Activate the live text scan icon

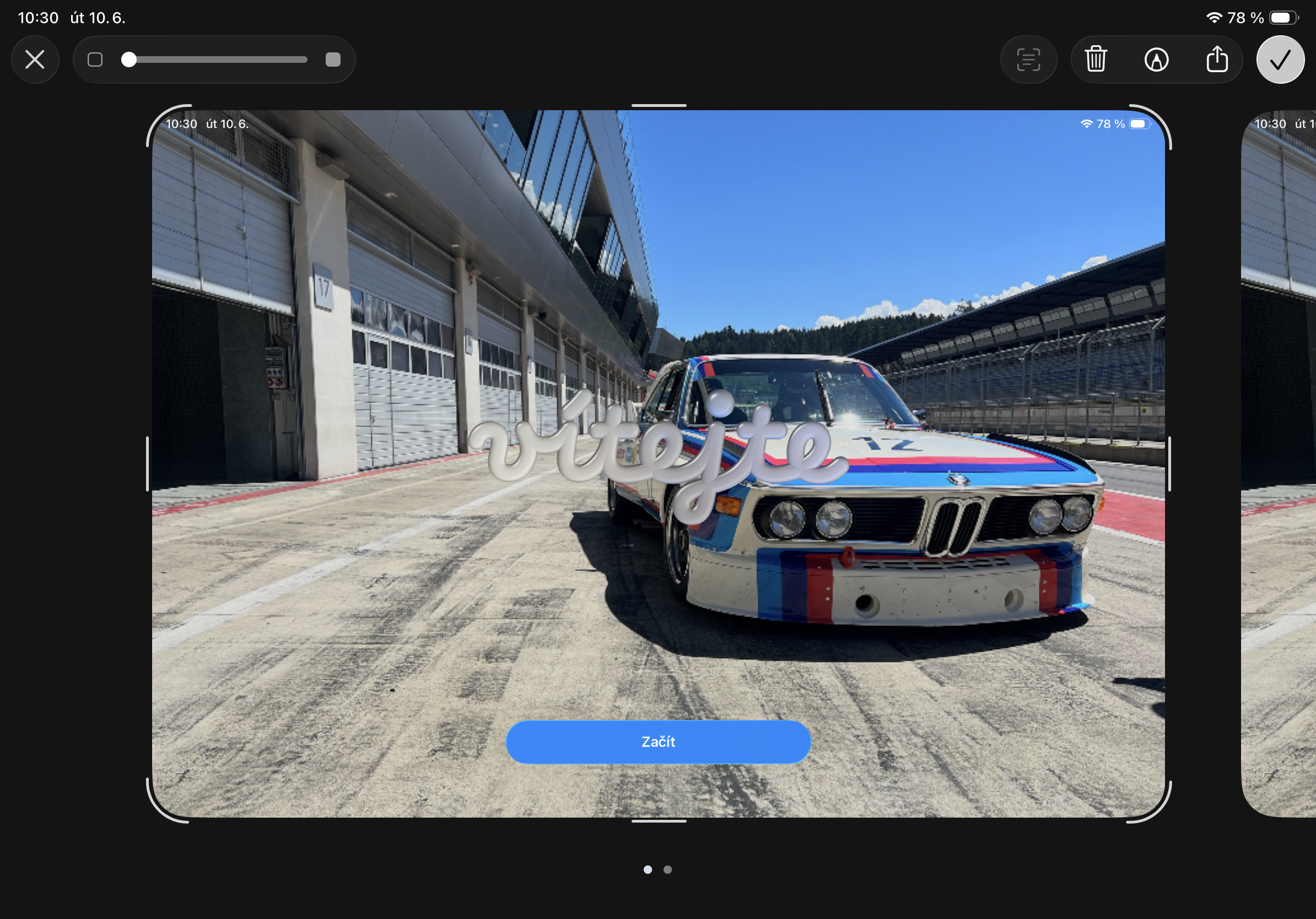point(1028,60)
